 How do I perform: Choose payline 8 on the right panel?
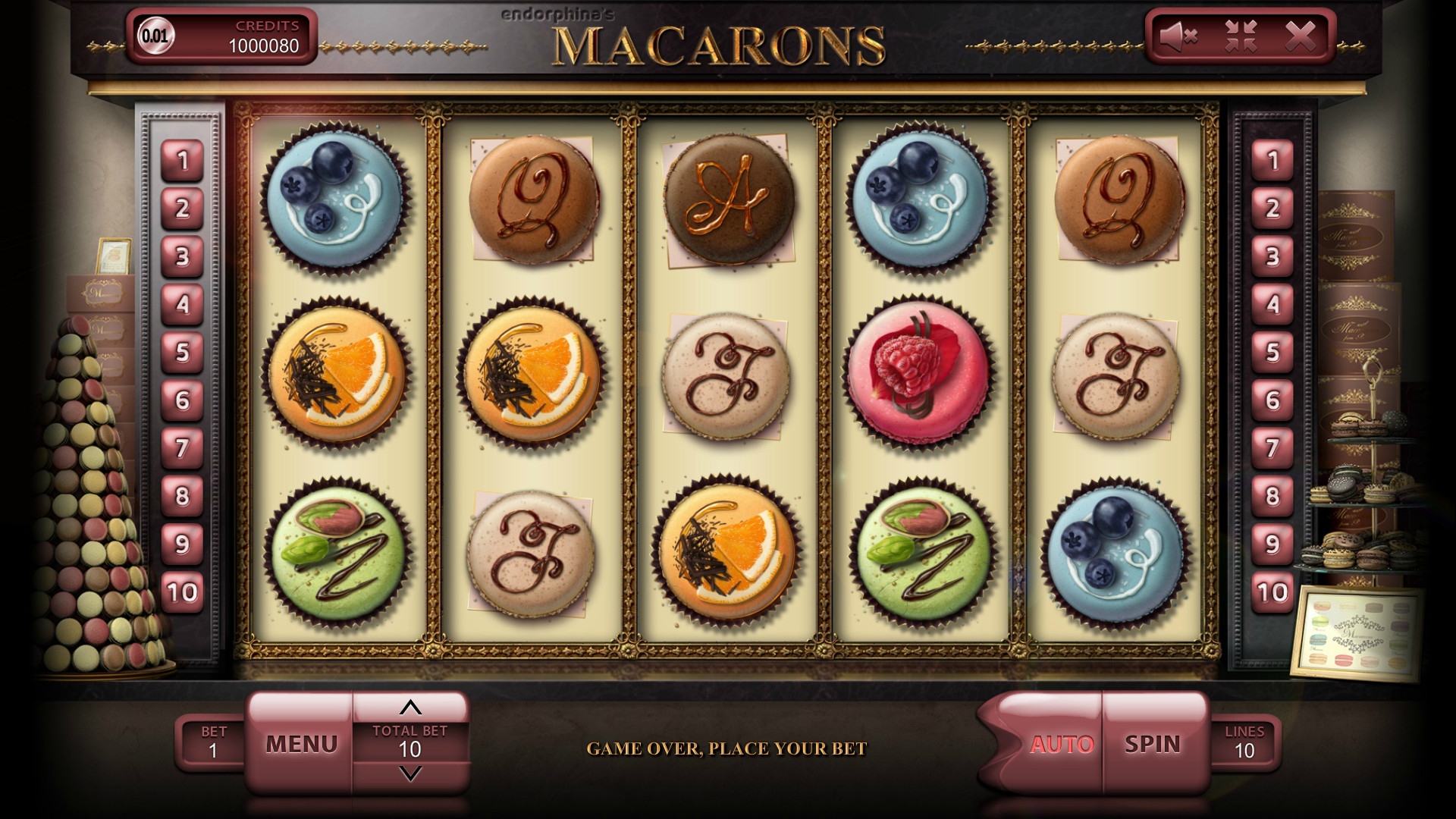coord(1272,497)
